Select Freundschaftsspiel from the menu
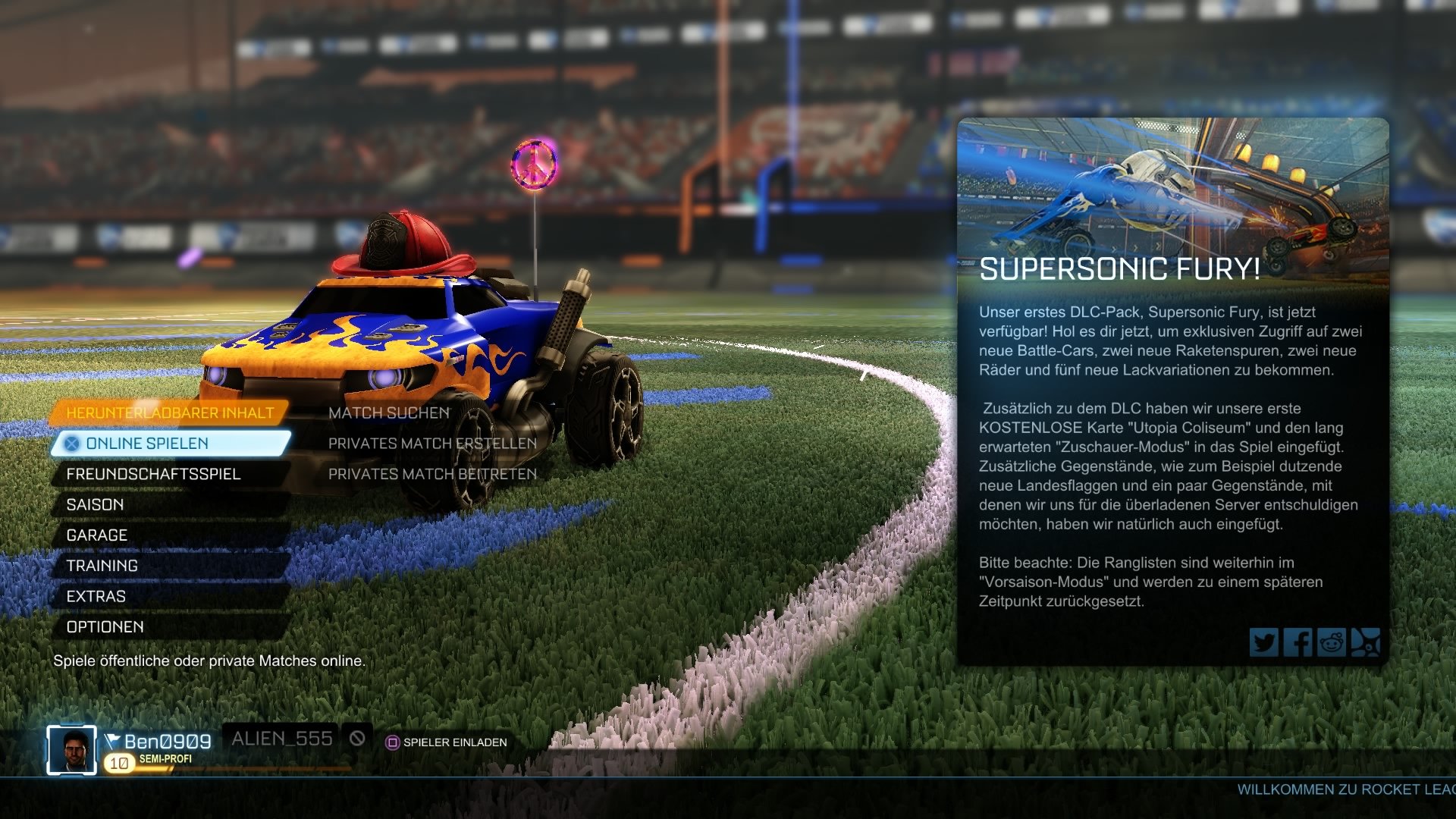The image size is (1456, 819). point(154,474)
